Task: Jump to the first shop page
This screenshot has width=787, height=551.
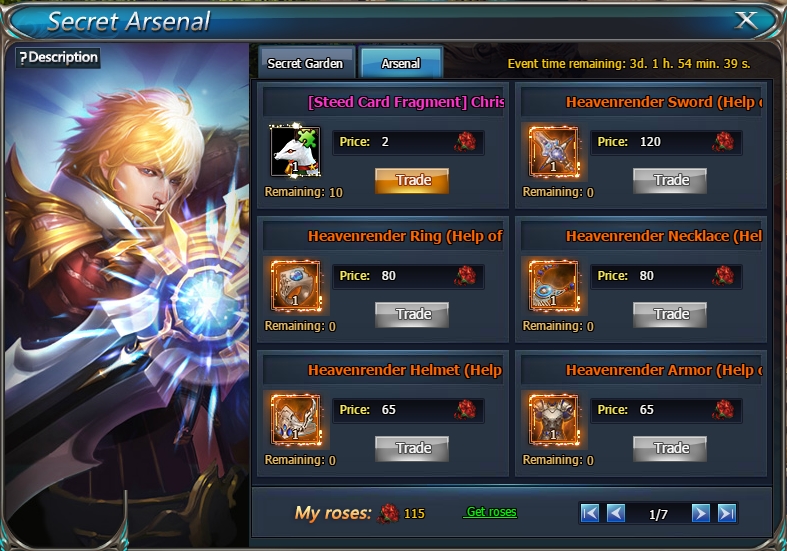Action: [x=590, y=513]
